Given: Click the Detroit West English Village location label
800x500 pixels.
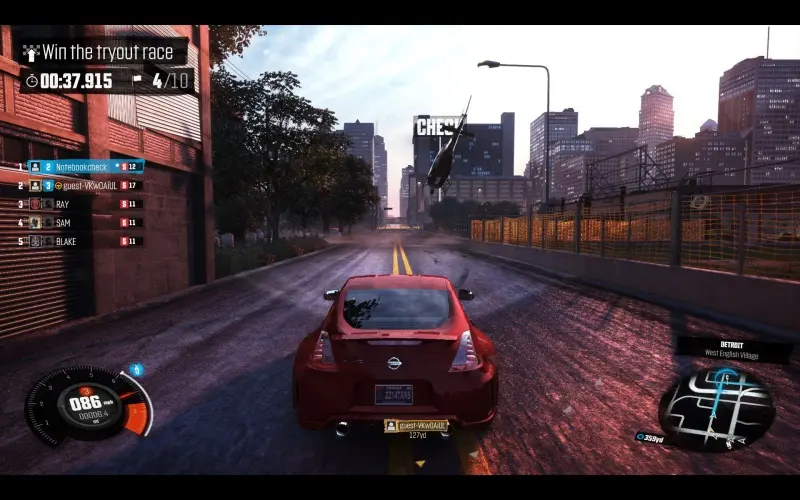Looking at the screenshot, I should click(736, 347).
